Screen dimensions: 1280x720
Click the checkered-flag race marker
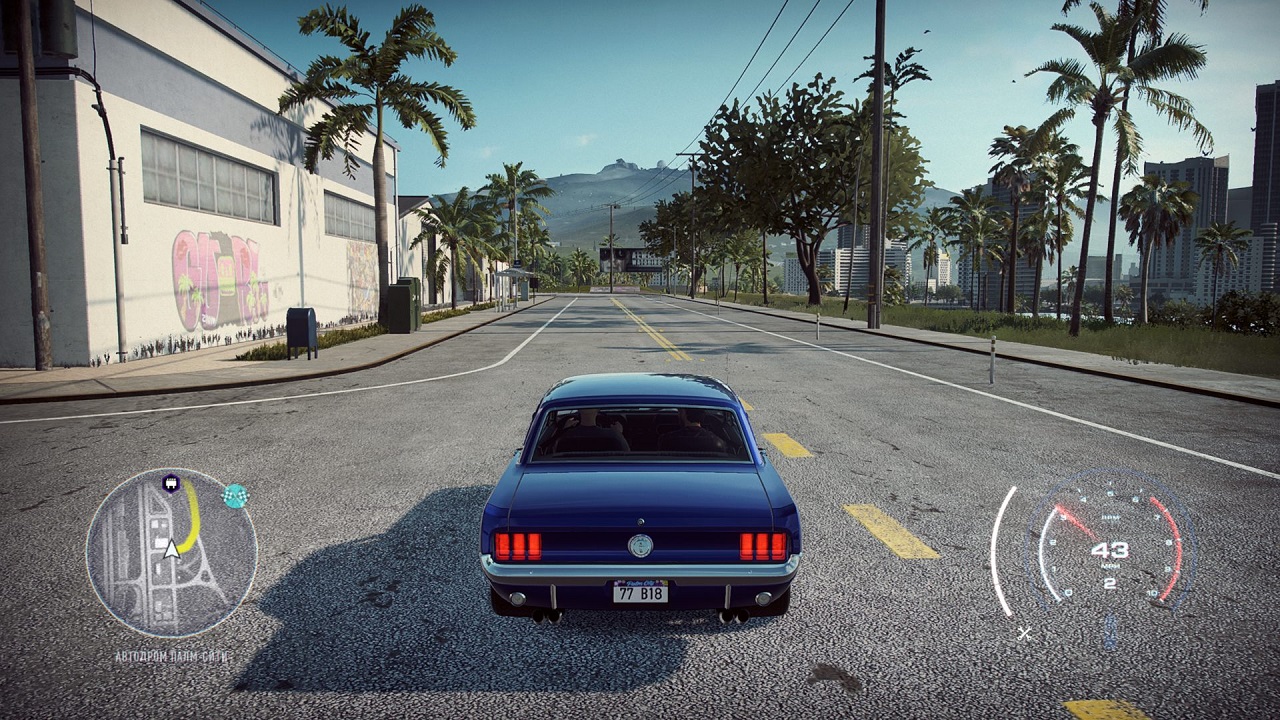(x=236, y=496)
